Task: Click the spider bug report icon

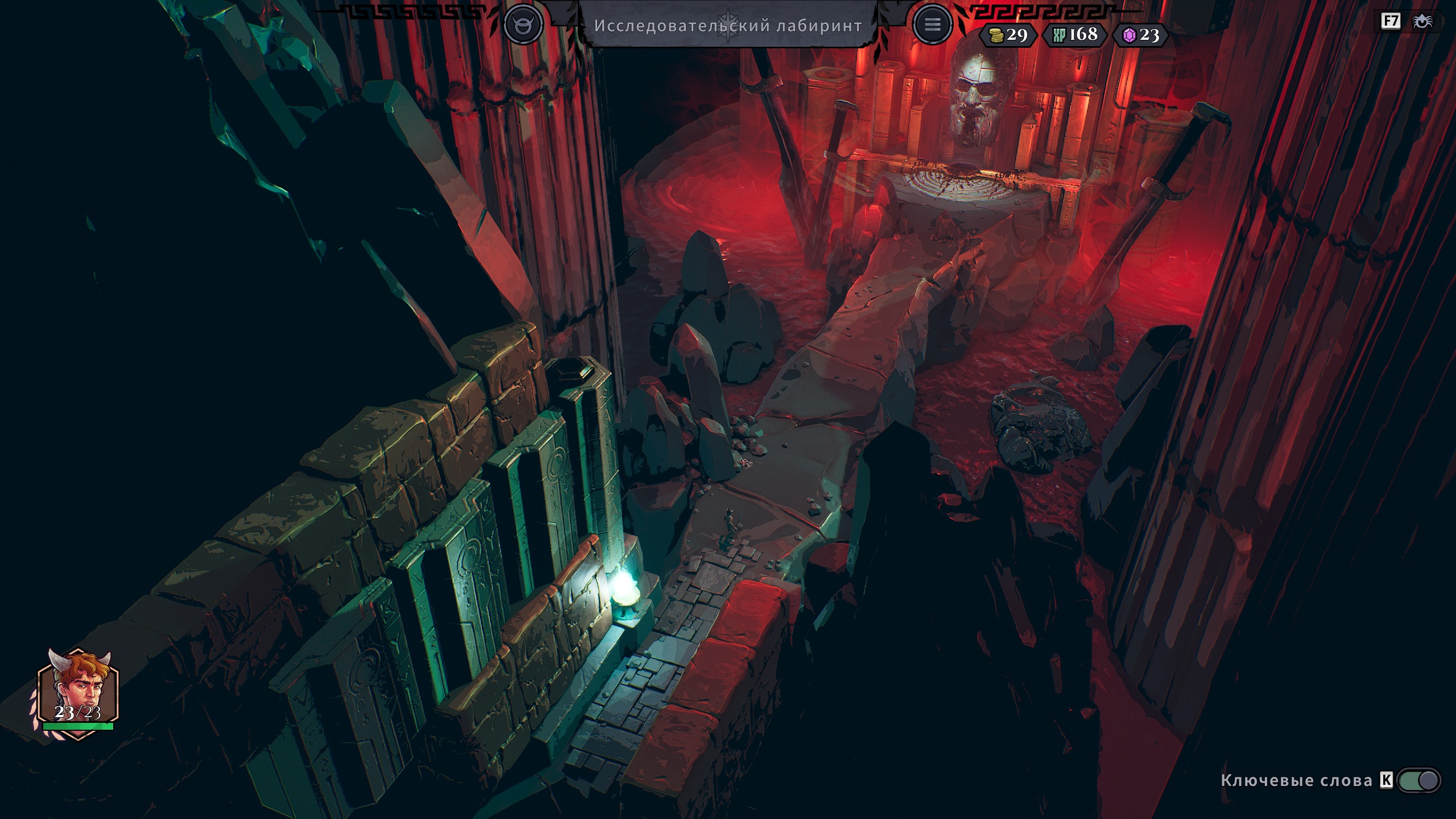Action: pos(1422,22)
